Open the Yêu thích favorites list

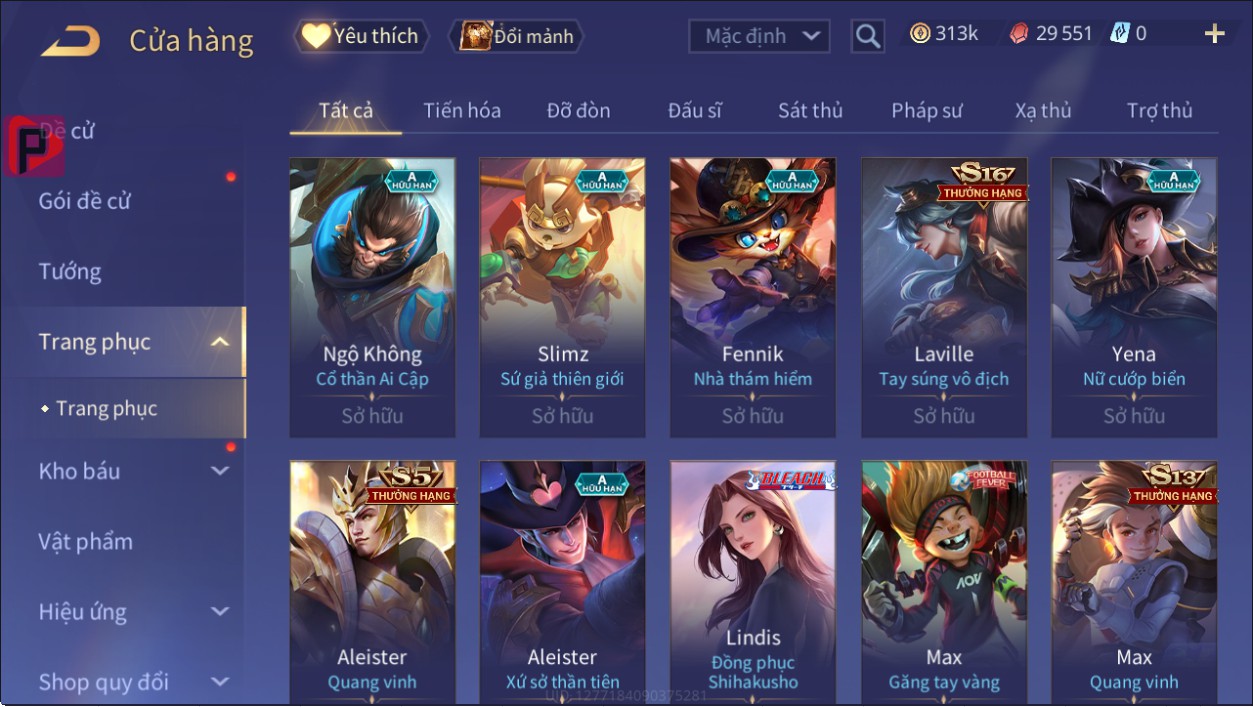point(361,37)
